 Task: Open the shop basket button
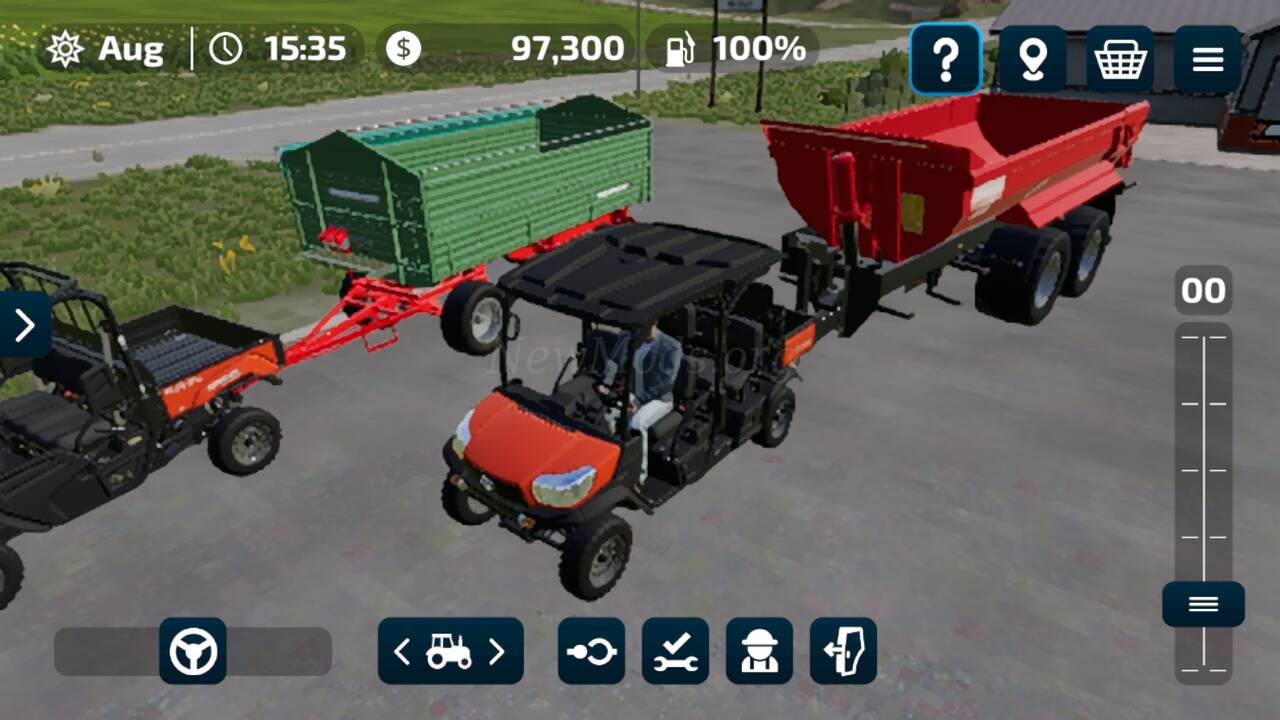(1120, 59)
